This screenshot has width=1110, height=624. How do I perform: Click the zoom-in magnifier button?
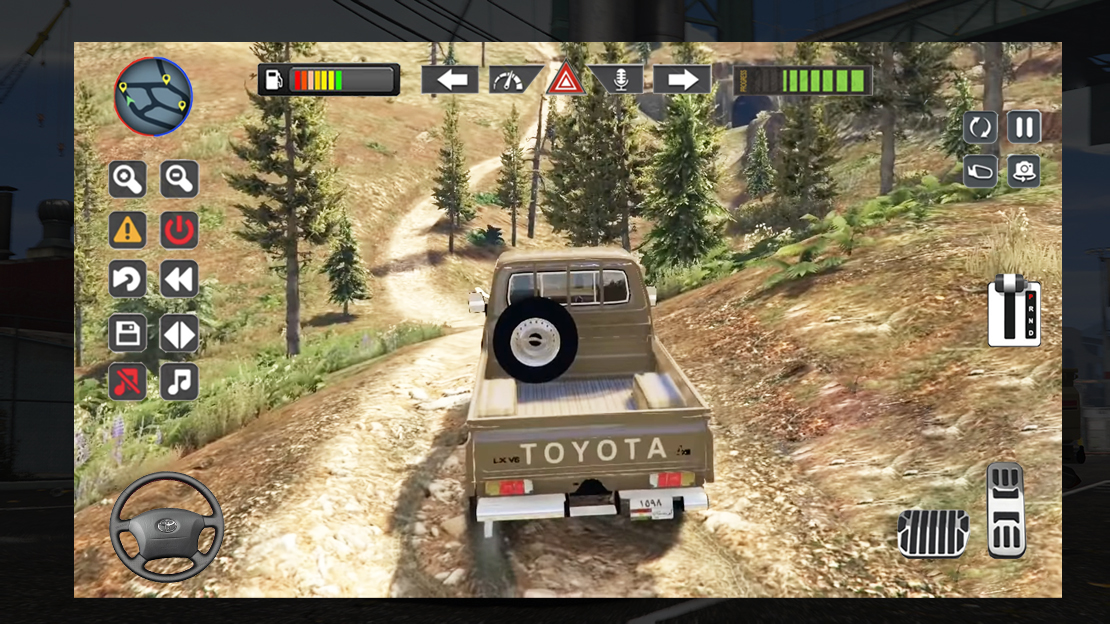coord(128,180)
